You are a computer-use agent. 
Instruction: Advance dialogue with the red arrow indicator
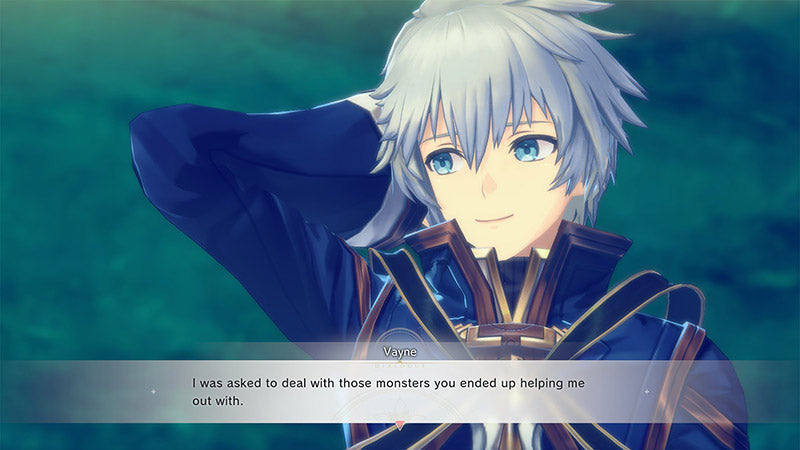click(x=400, y=425)
